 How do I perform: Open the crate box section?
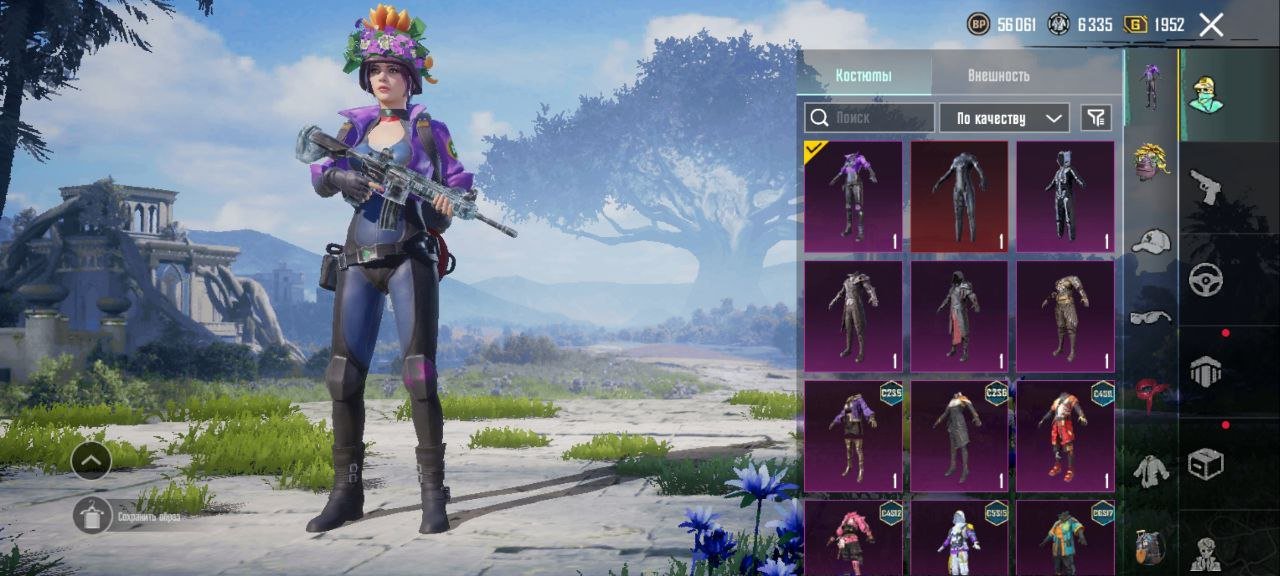pyautogui.click(x=1206, y=464)
